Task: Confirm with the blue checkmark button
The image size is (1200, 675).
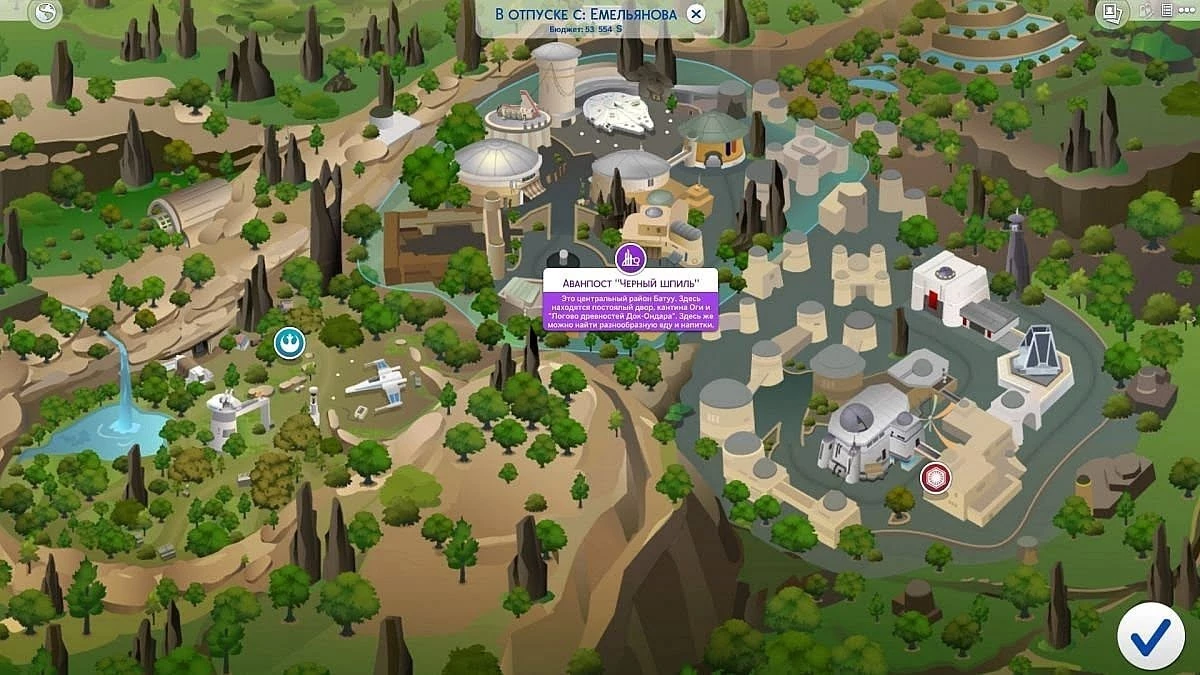Action: click(x=1150, y=635)
